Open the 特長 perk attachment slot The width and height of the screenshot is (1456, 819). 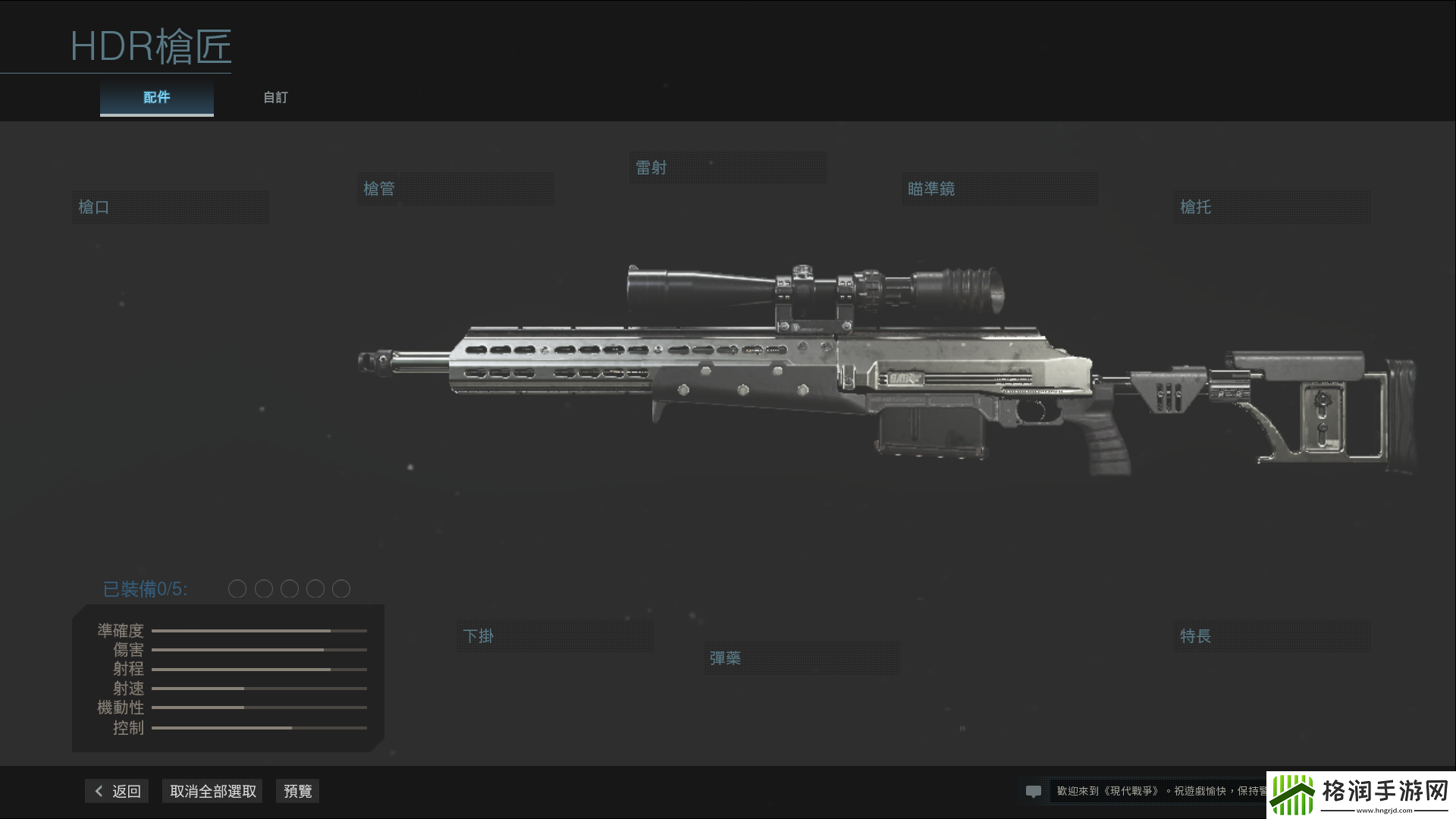(x=1271, y=635)
